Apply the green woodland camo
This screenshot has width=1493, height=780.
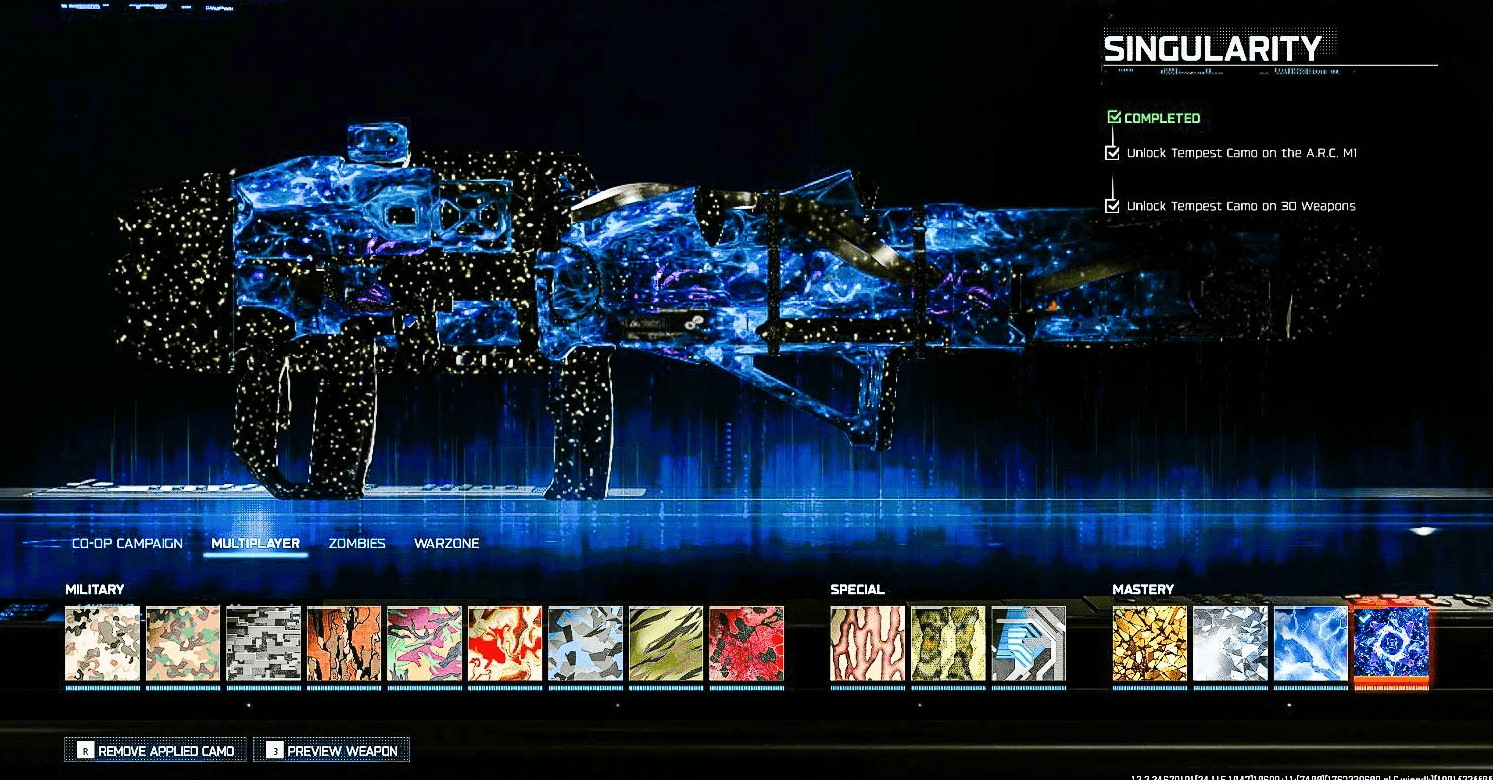pos(182,644)
